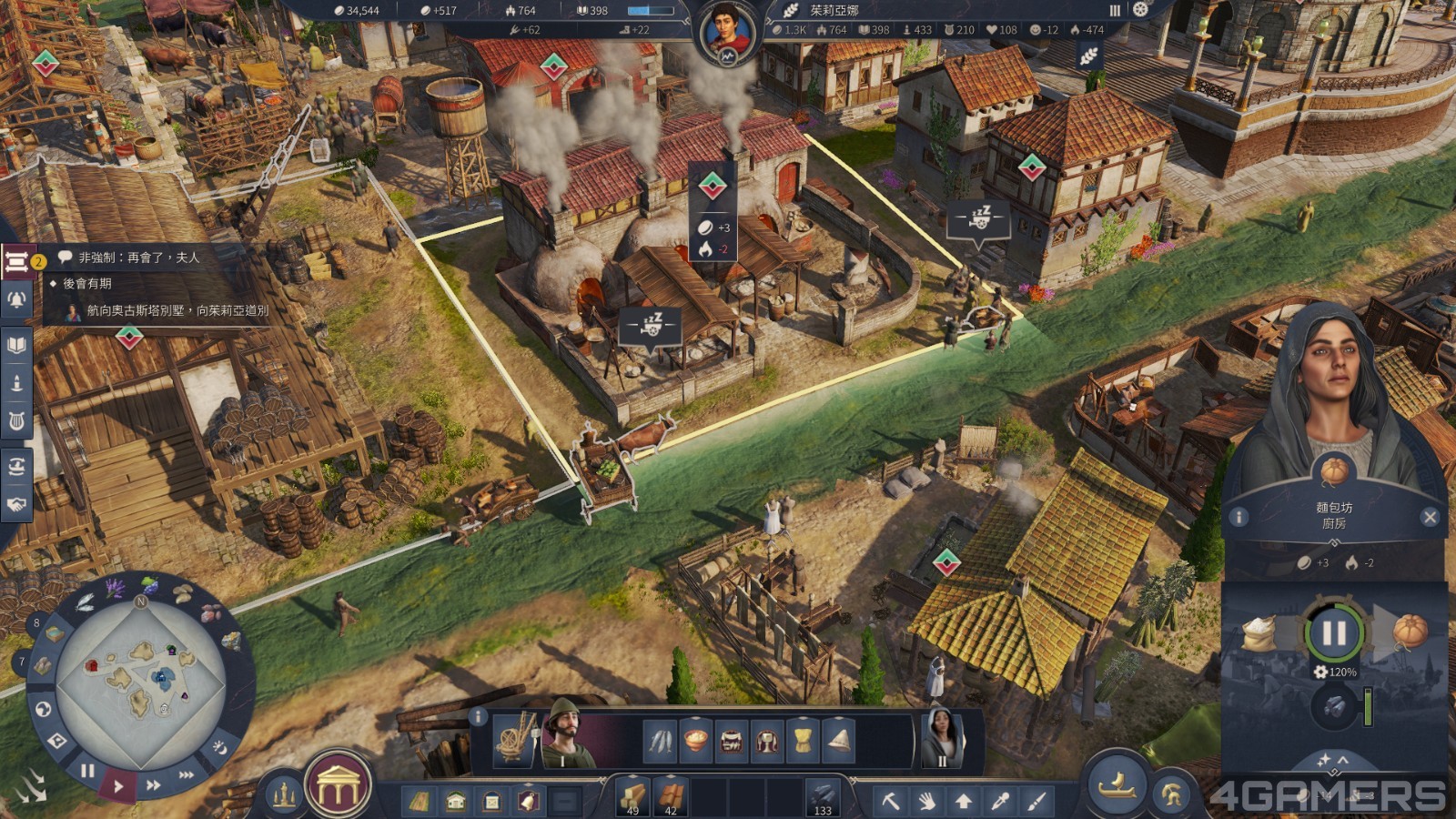Pick the eyedropper copy tool
Image resolution: width=1456 pixels, height=819 pixels.
[1000, 801]
